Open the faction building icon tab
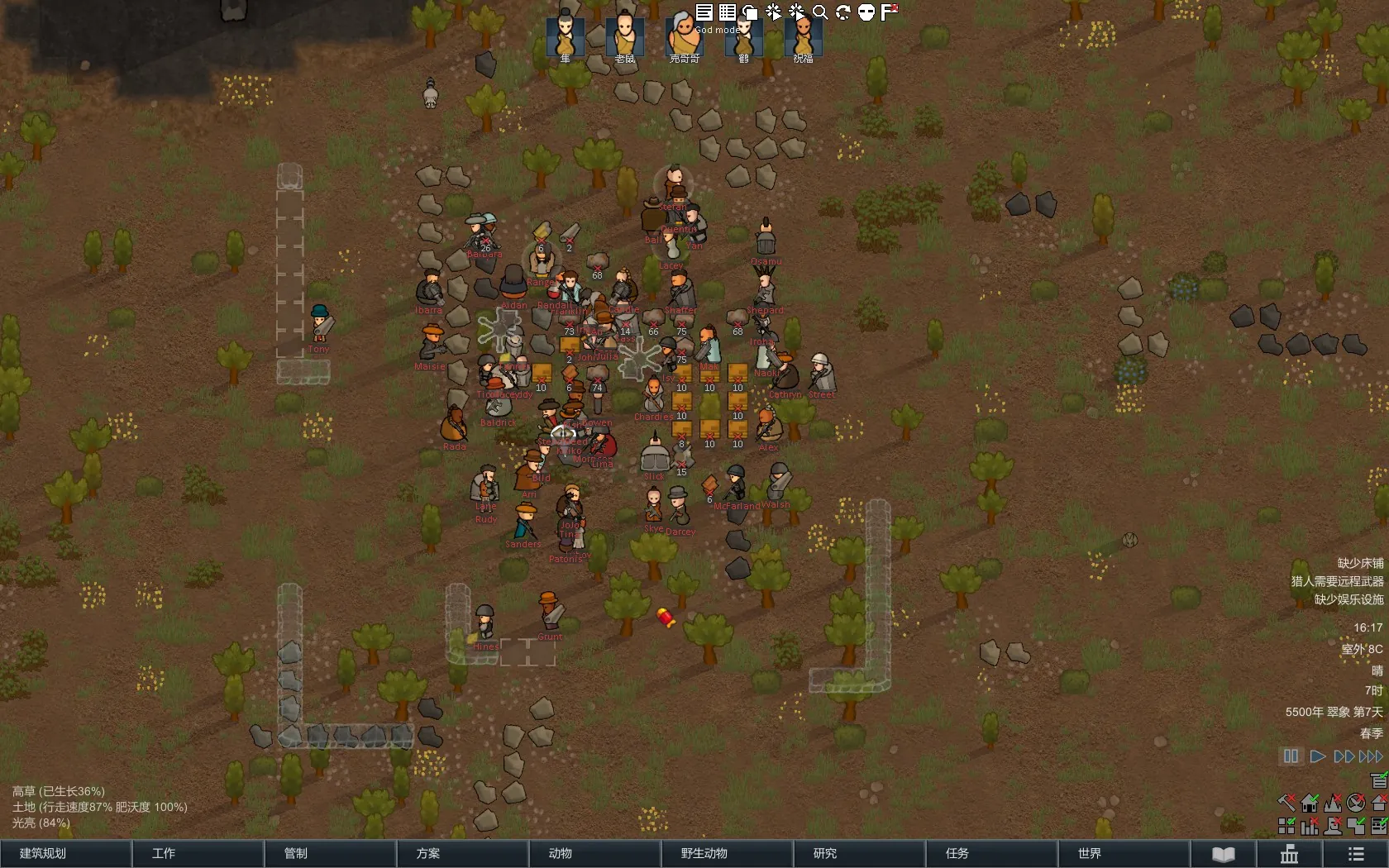Image resolution: width=1389 pixels, height=868 pixels. 1290,854
